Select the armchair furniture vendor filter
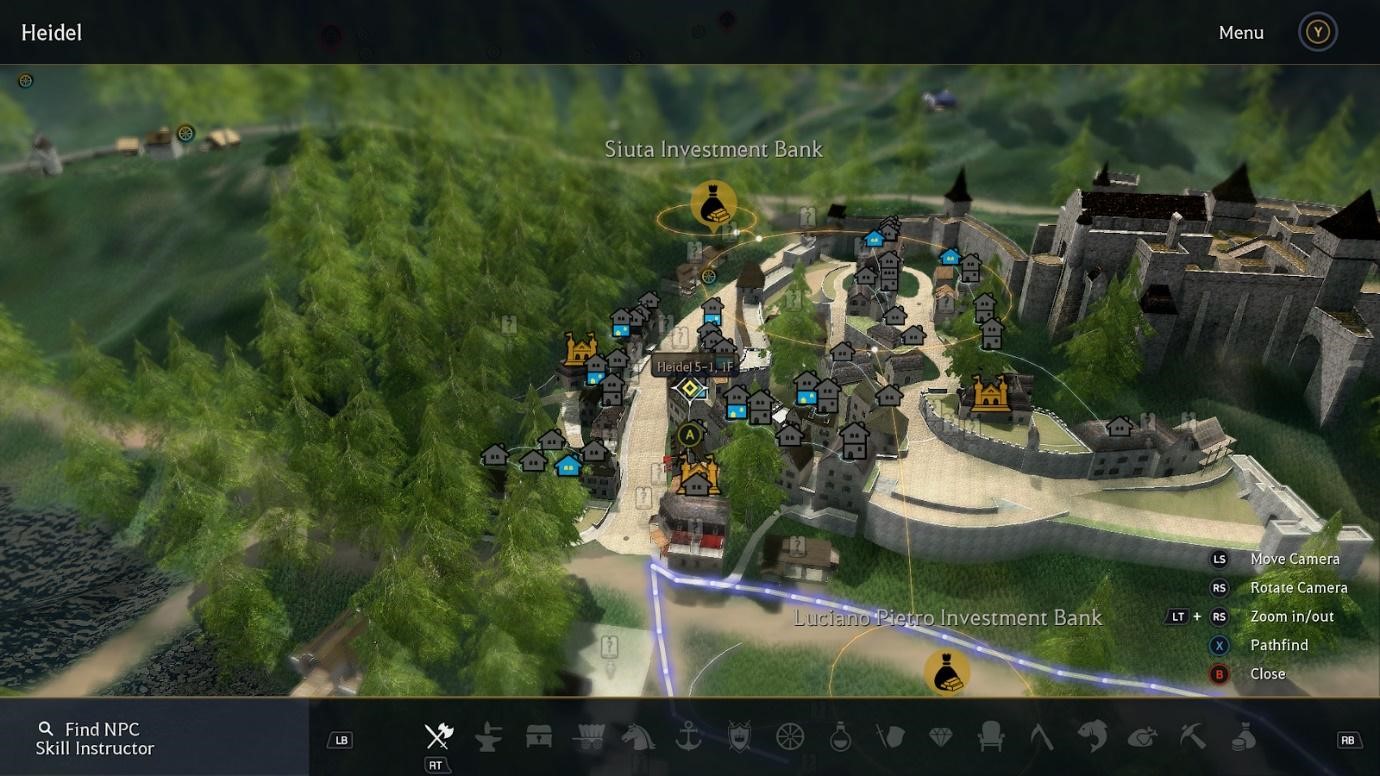Viewport: 1380px width, 776px height. [991, 737]
